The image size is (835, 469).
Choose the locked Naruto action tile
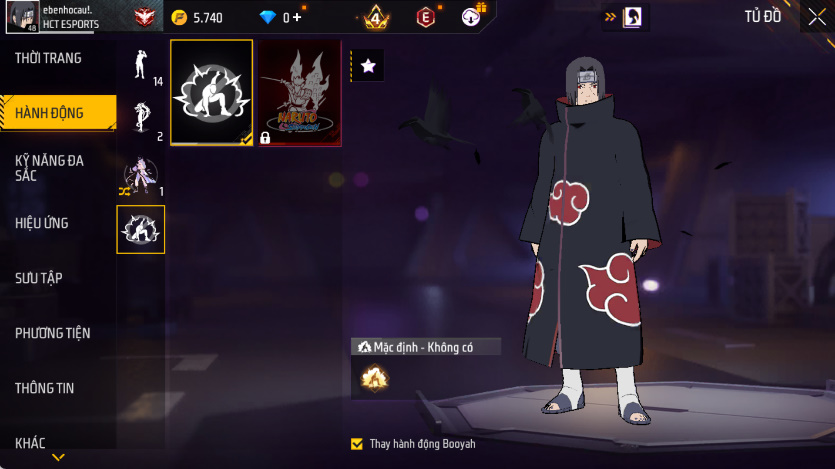coord(299,93)
